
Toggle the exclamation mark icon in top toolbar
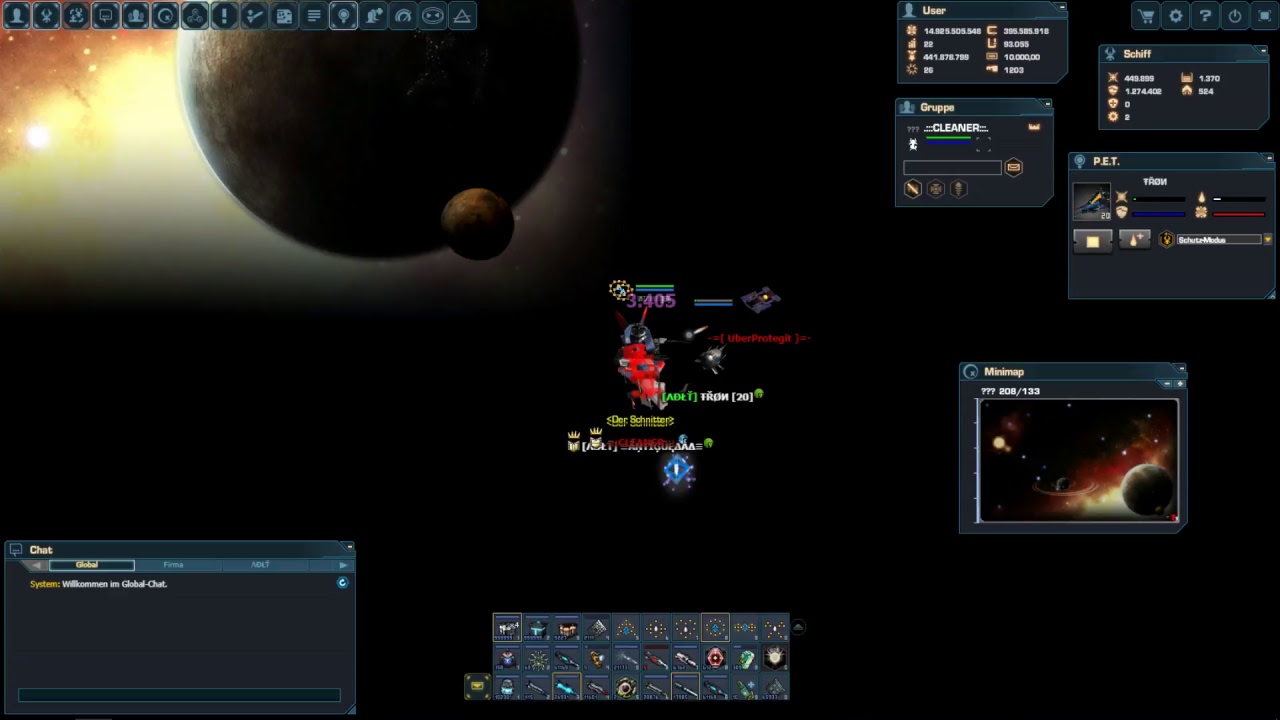tap(224, 16)
